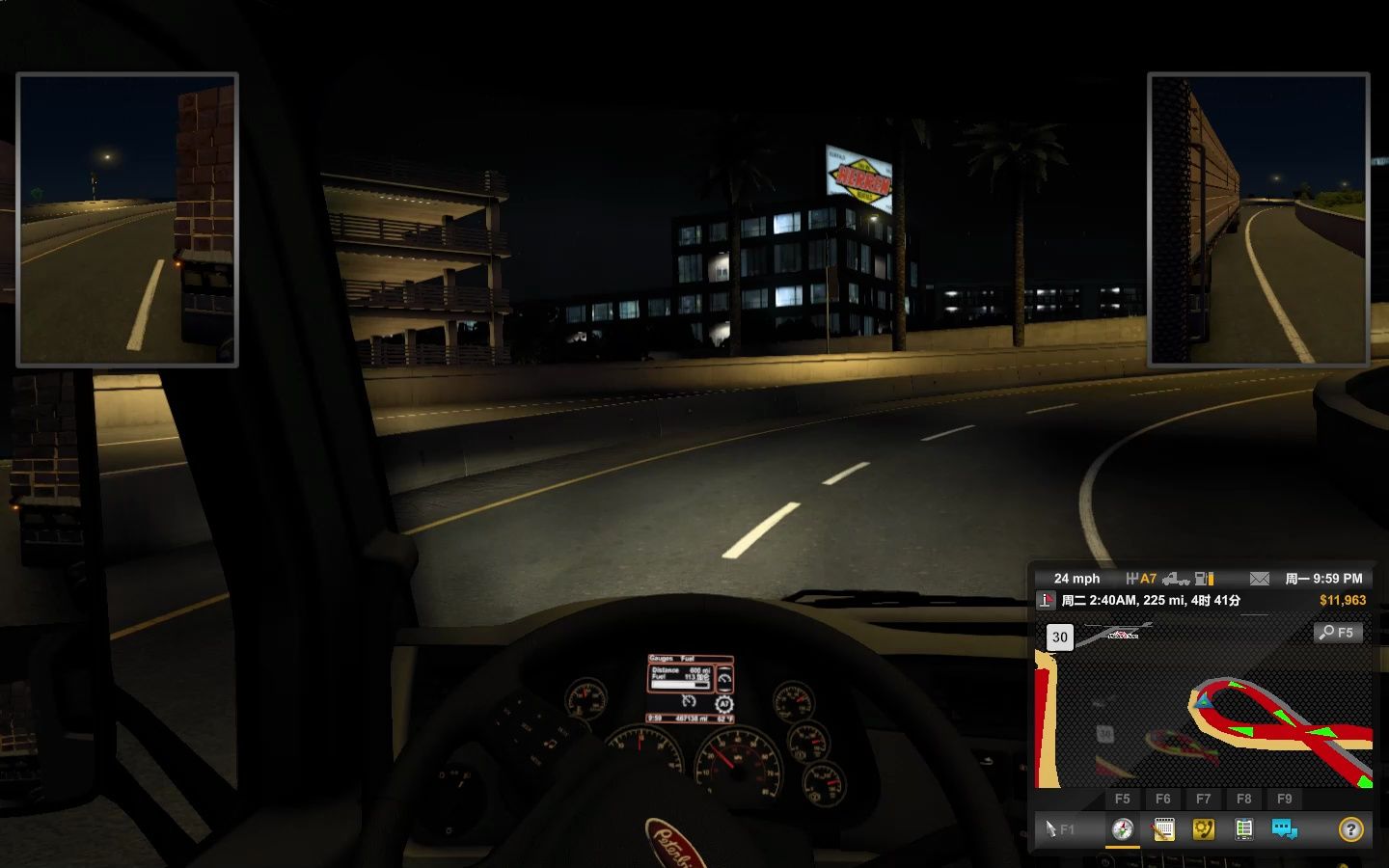Open the trip information display icon

pyautogui.click(x=1242, y=829)
